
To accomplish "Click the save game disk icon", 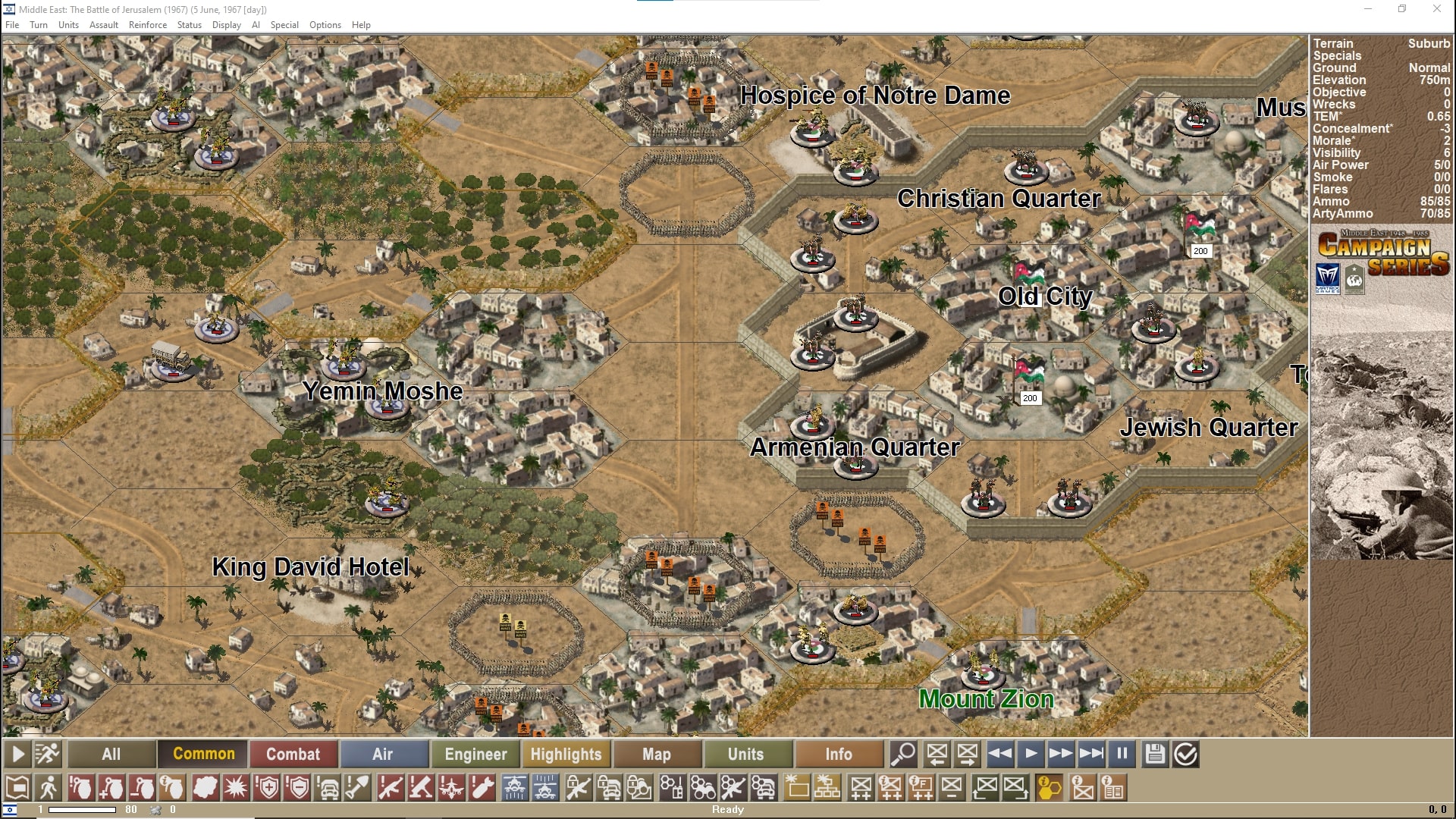I will point(1154,754).
